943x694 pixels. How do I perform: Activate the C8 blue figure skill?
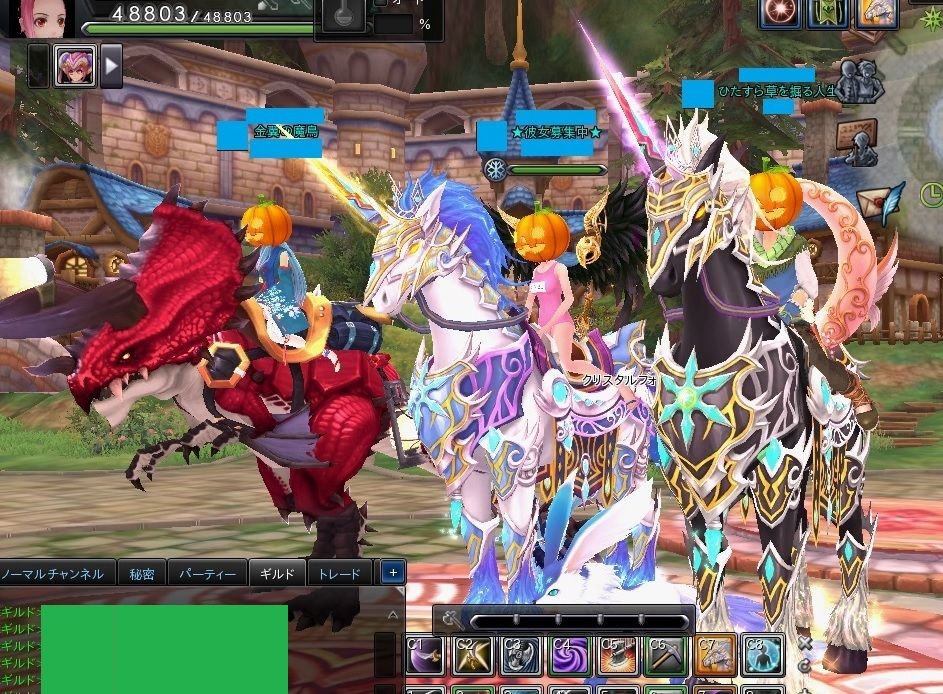pyautogui.click(x=762, y=655)
